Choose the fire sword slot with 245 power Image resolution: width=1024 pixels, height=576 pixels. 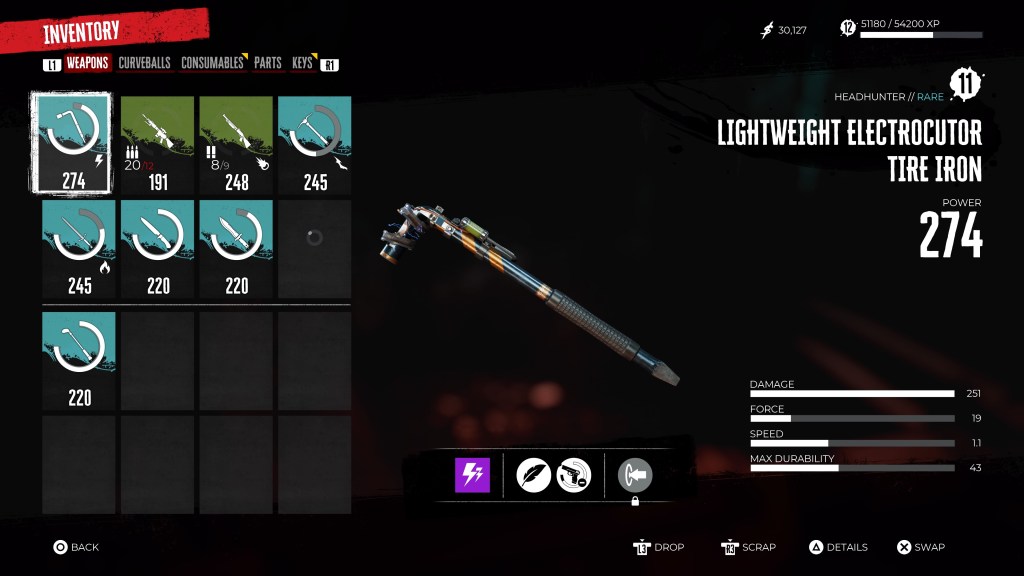pyautogui.click(x=79, y=249)
